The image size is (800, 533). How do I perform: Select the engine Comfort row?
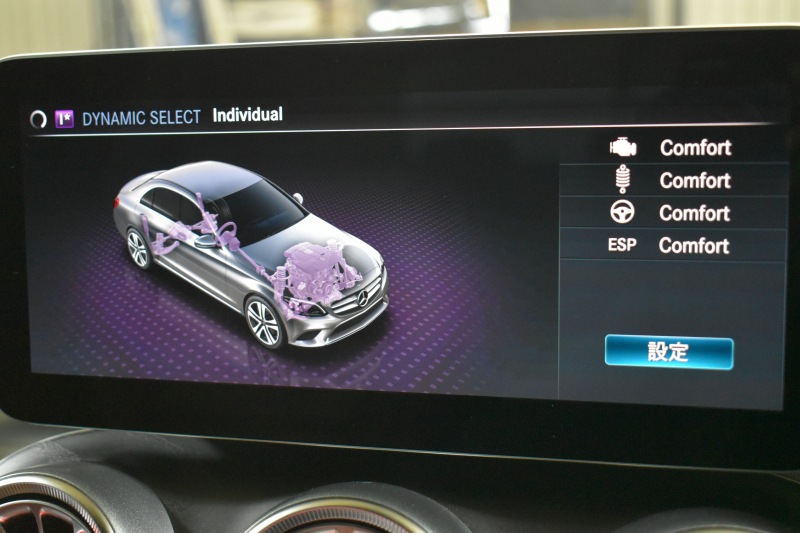pyautogui.click(x=672, y=148)
